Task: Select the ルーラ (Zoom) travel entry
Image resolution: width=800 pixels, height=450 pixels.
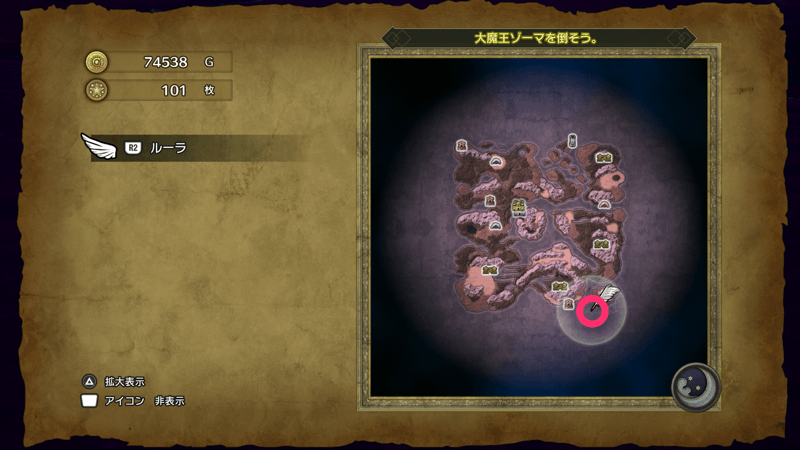Action: [167, 148]
